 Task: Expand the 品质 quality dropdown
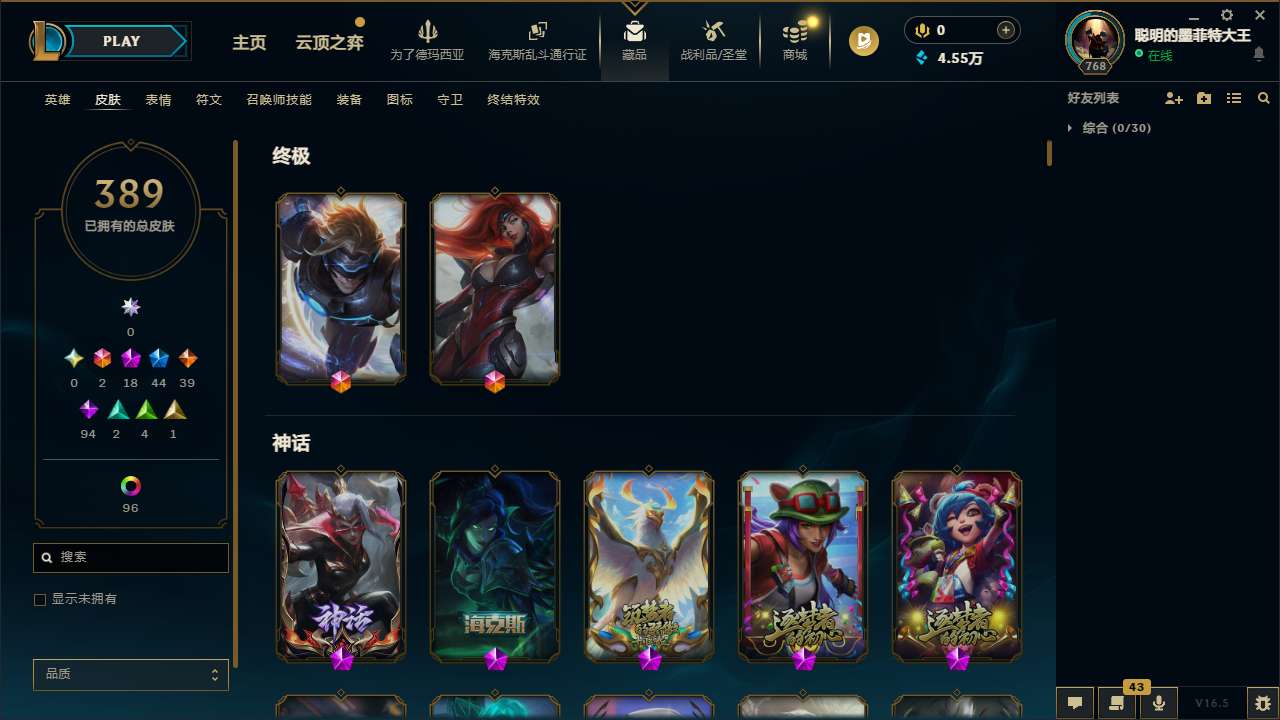pos(130,674)
